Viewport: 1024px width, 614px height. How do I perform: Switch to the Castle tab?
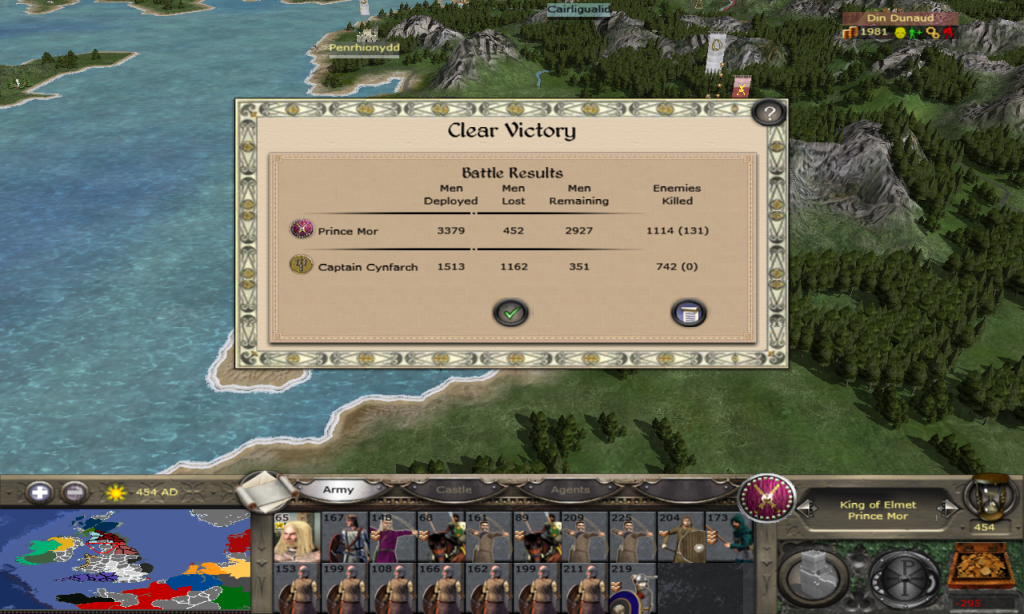(454, 490)
